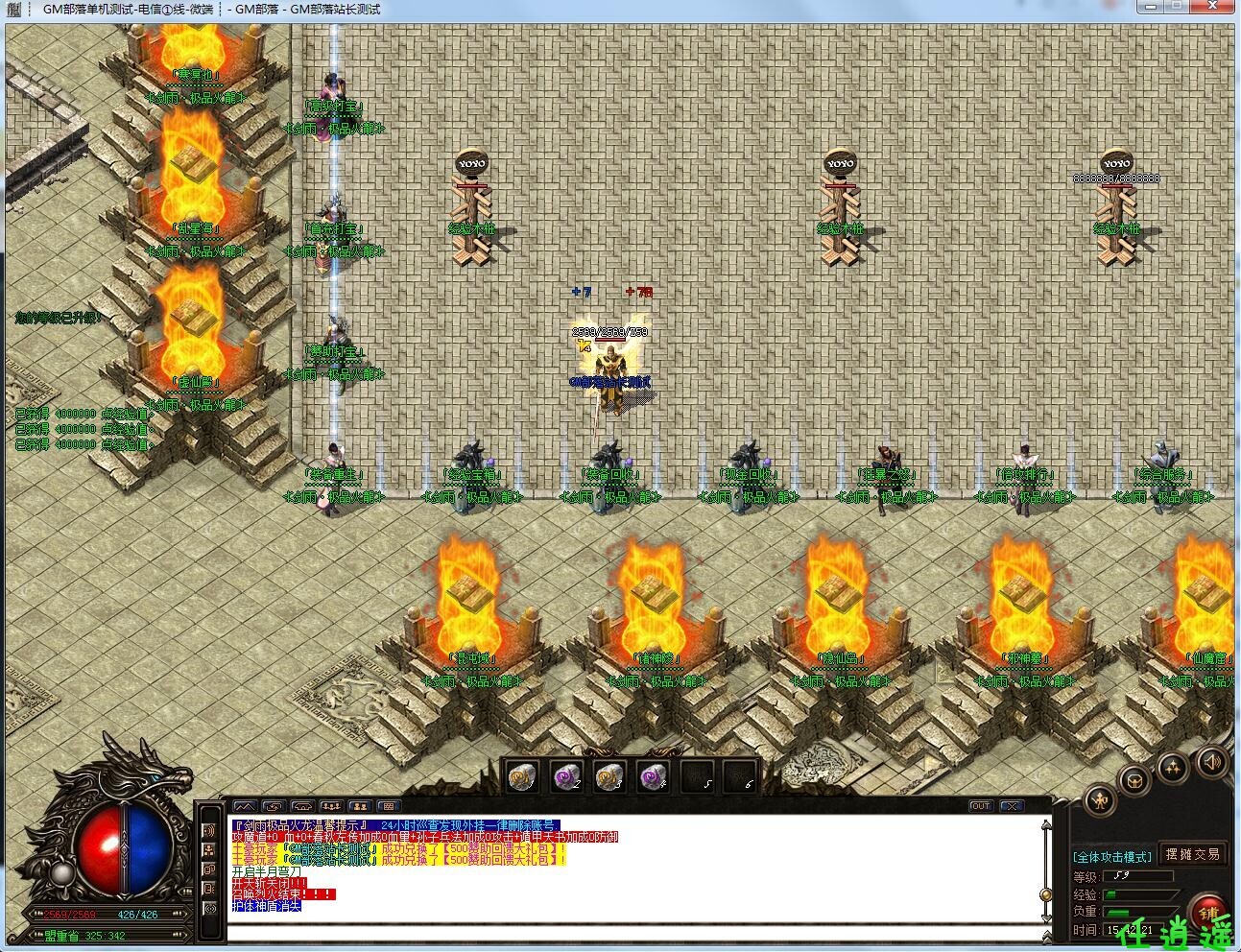Click the 摆摊交易 stall trade button
1241x952 pixels.
tap(1193, 856)
